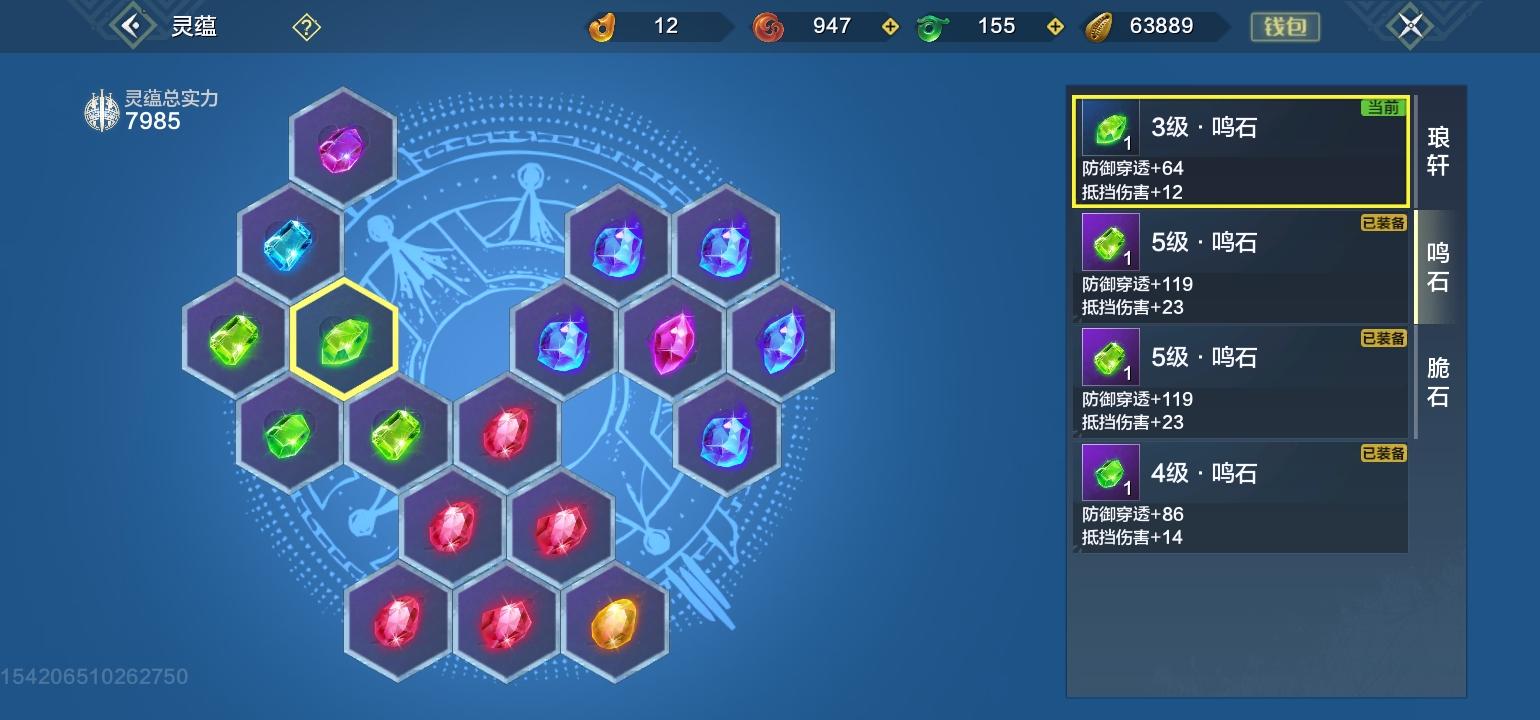This screenshot has height=720, width=1540.
Task: Click the 3级·鸣石 gem thumbnail
Action: point(1110,127)
